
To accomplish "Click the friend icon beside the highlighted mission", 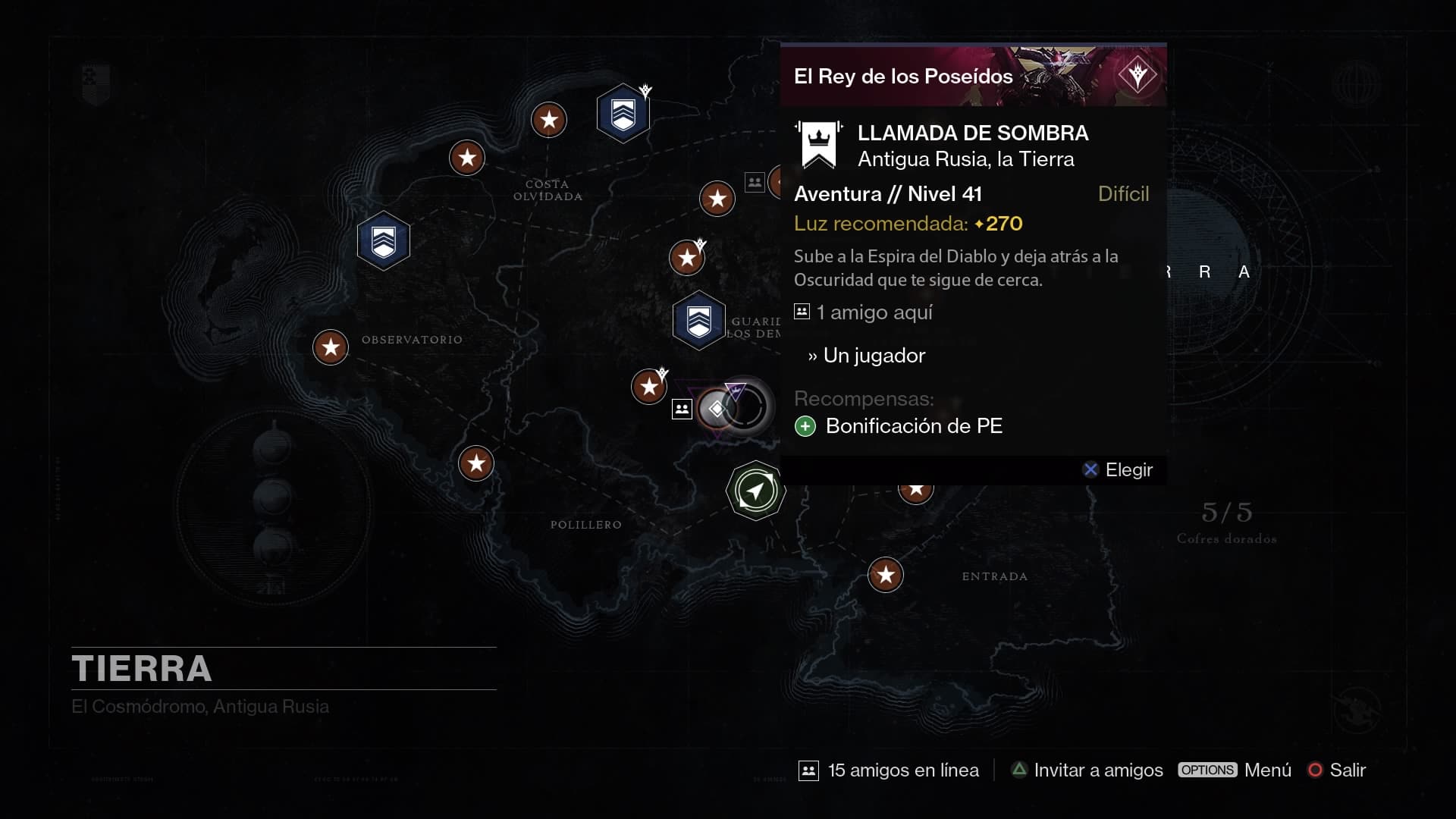I will pos(682,409).
